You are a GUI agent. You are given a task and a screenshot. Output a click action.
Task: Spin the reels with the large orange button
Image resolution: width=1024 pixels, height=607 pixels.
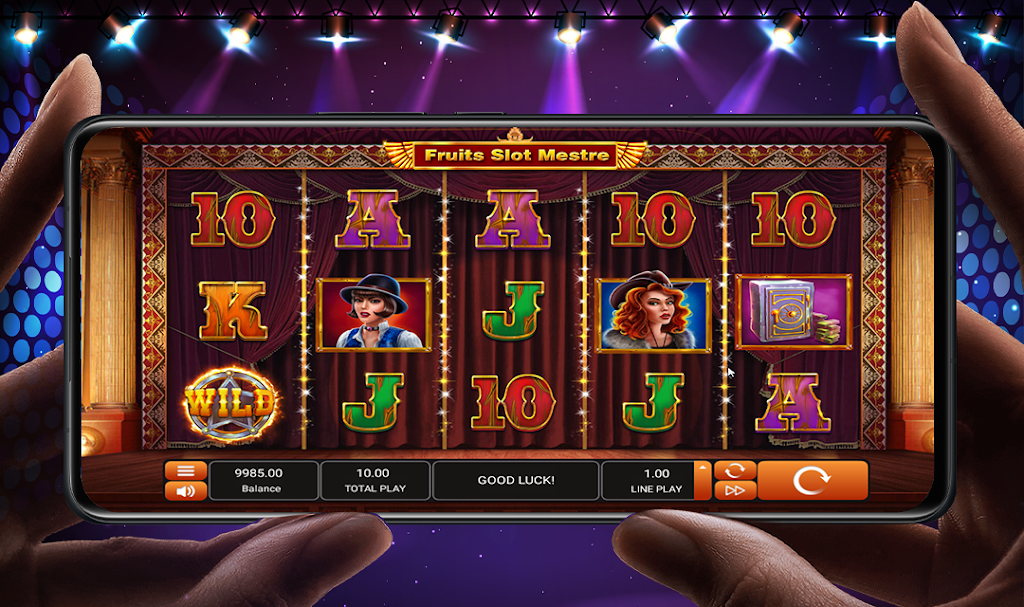point(812,480)
